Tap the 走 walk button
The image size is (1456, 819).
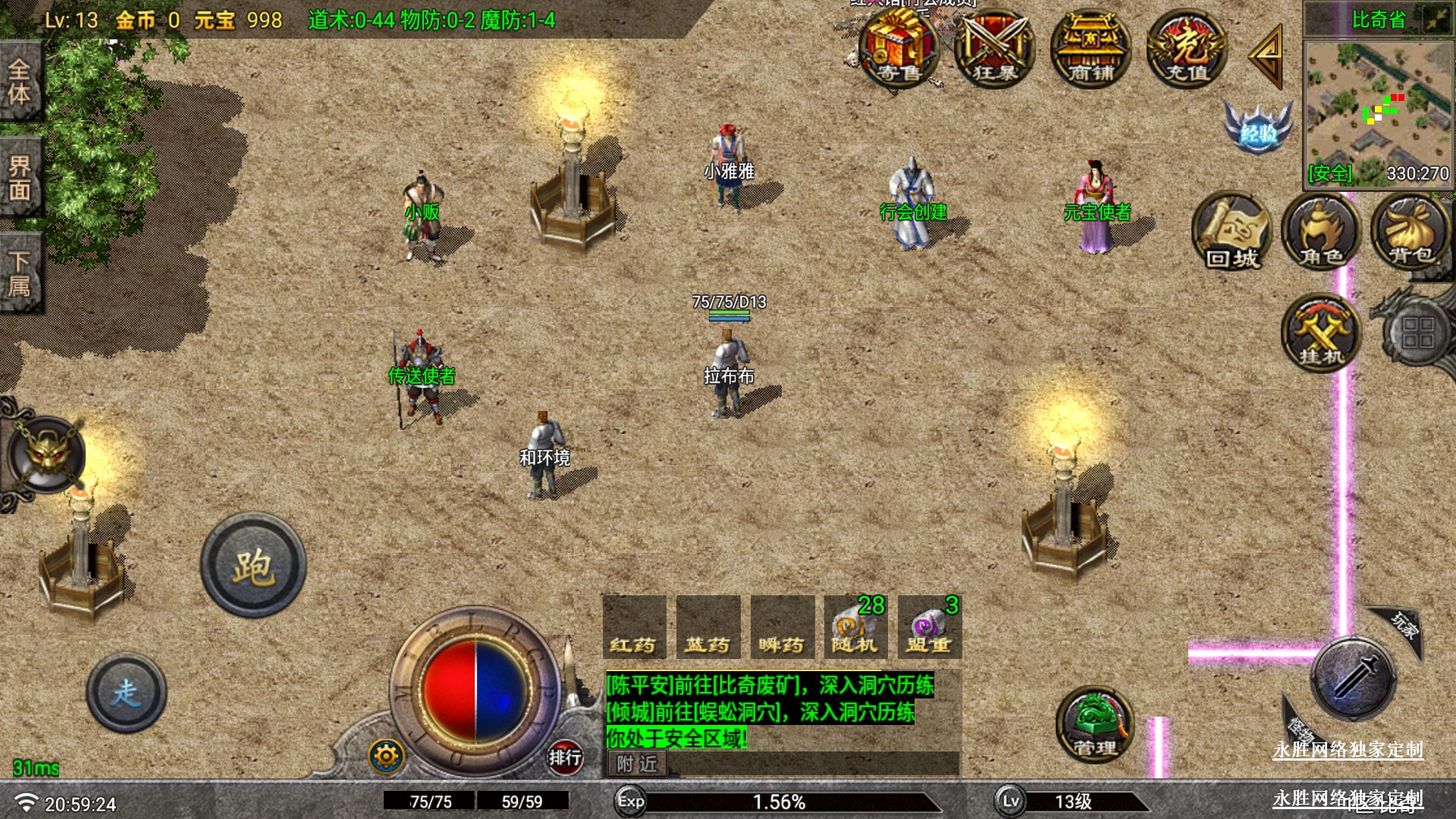coord(127,692)
